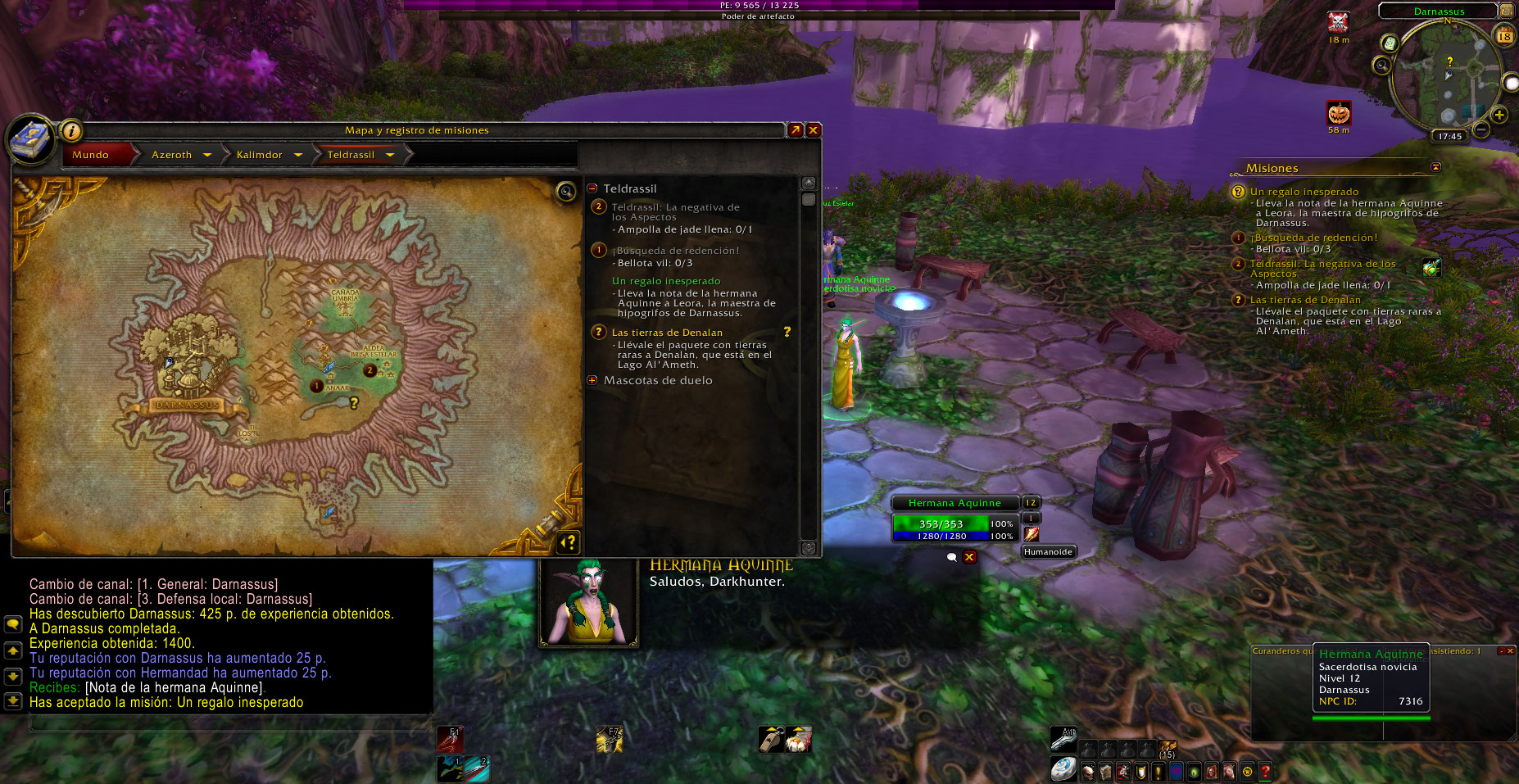
Task: Select the Mundo breadcrumb in the map
Action: [91, 155]
